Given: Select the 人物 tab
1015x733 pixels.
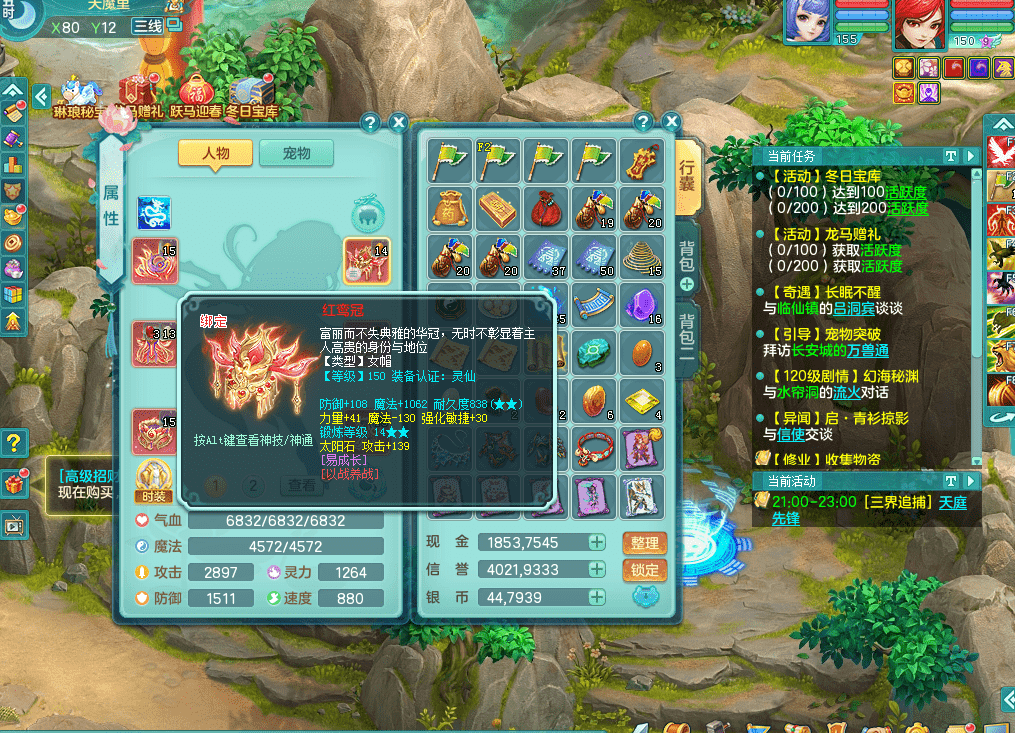Looking at the screenshot, I should pos(215,153).
